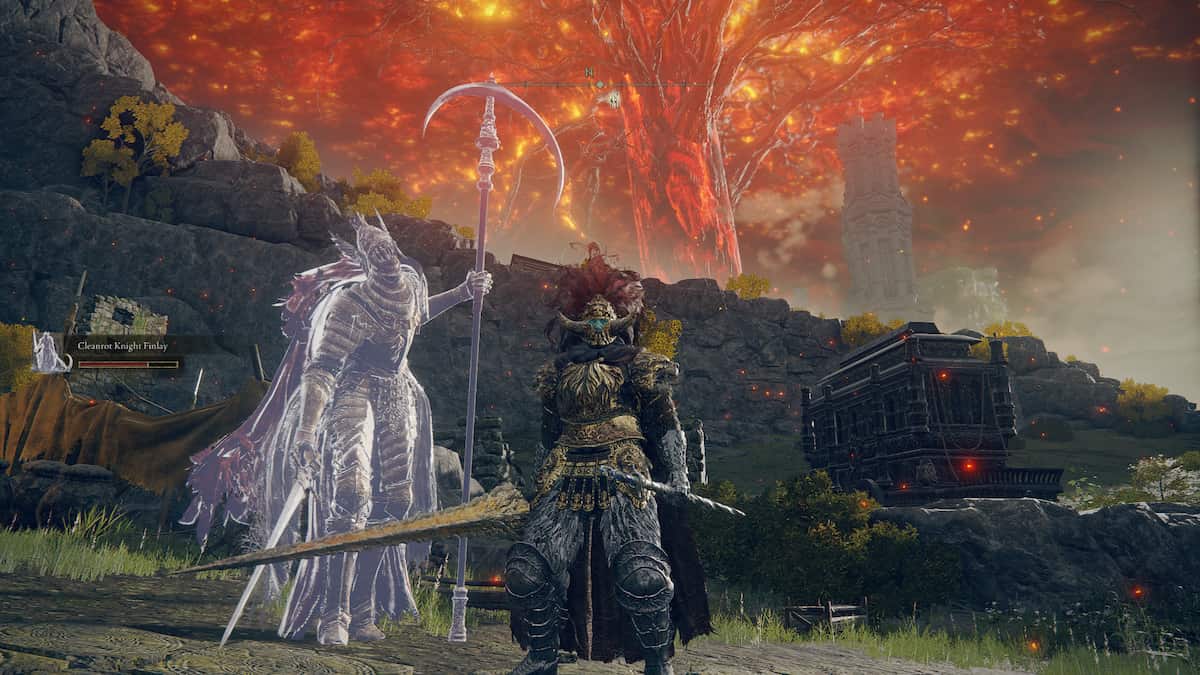Click the compass bar in the sky
The height and width of the screenshot is (675, 1200).
tap(600, 85)
